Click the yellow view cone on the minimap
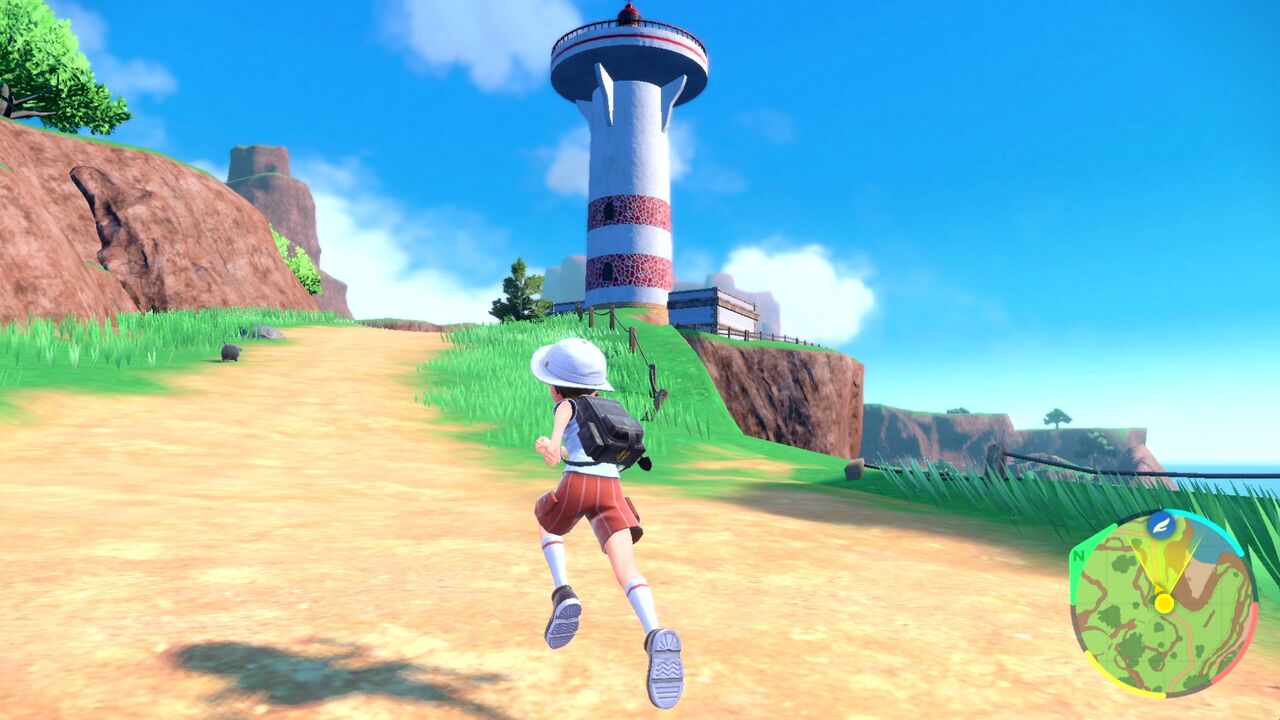The image size is (1280, 720). (x=1168, y=563)
